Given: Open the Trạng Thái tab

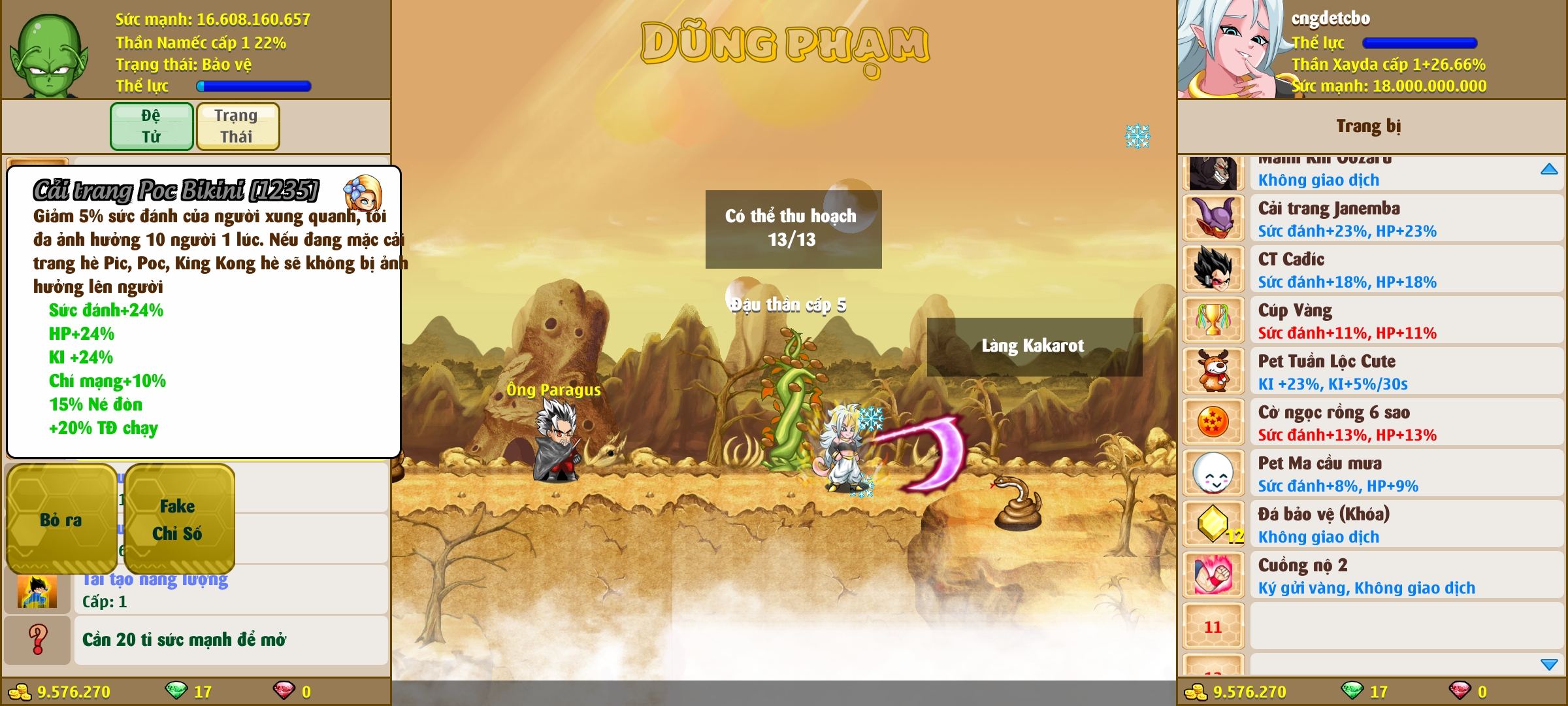Looking at the screenshot, I should [x=237, y=126].
